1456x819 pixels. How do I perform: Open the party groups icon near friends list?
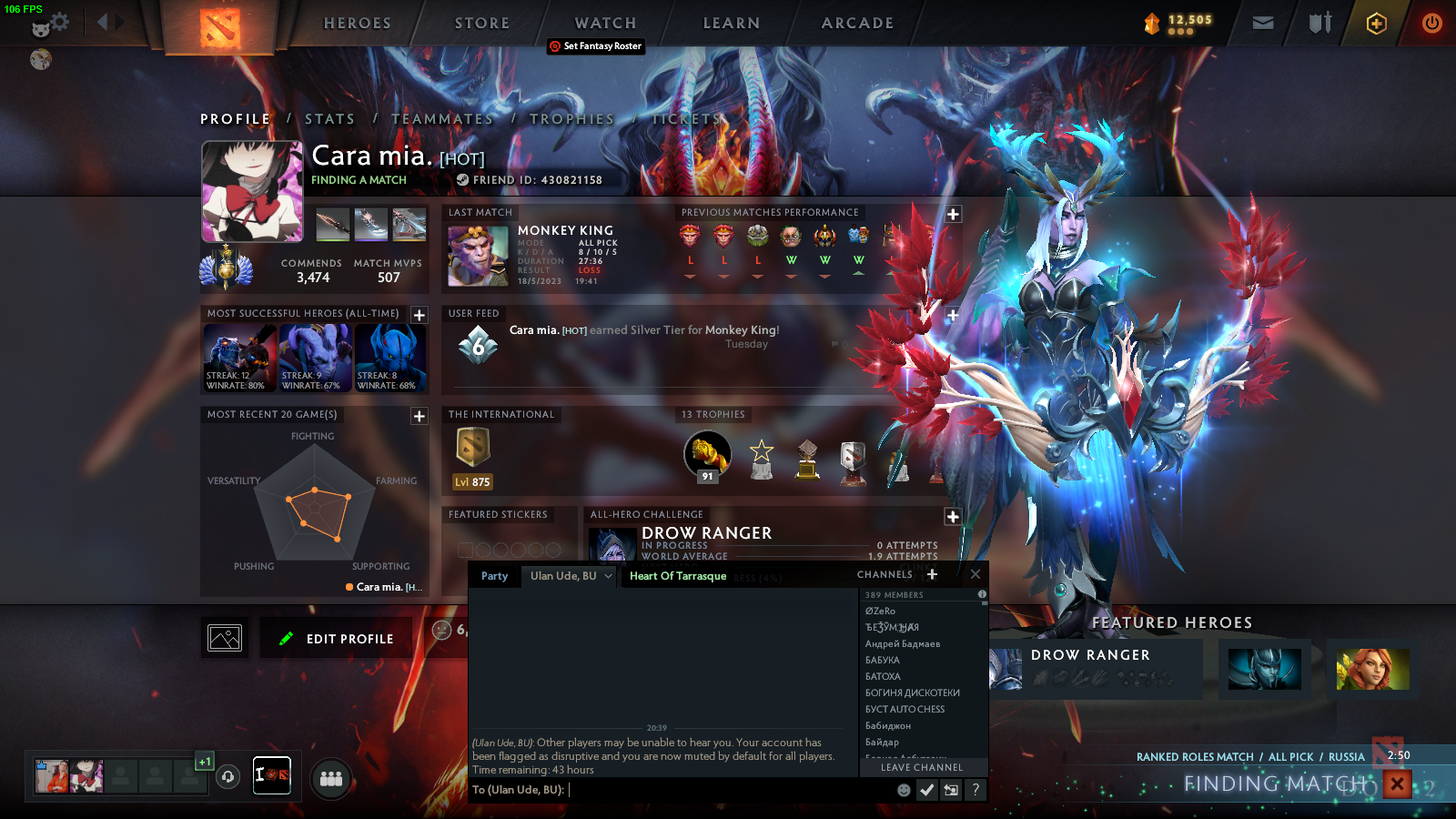click(330, 778)
